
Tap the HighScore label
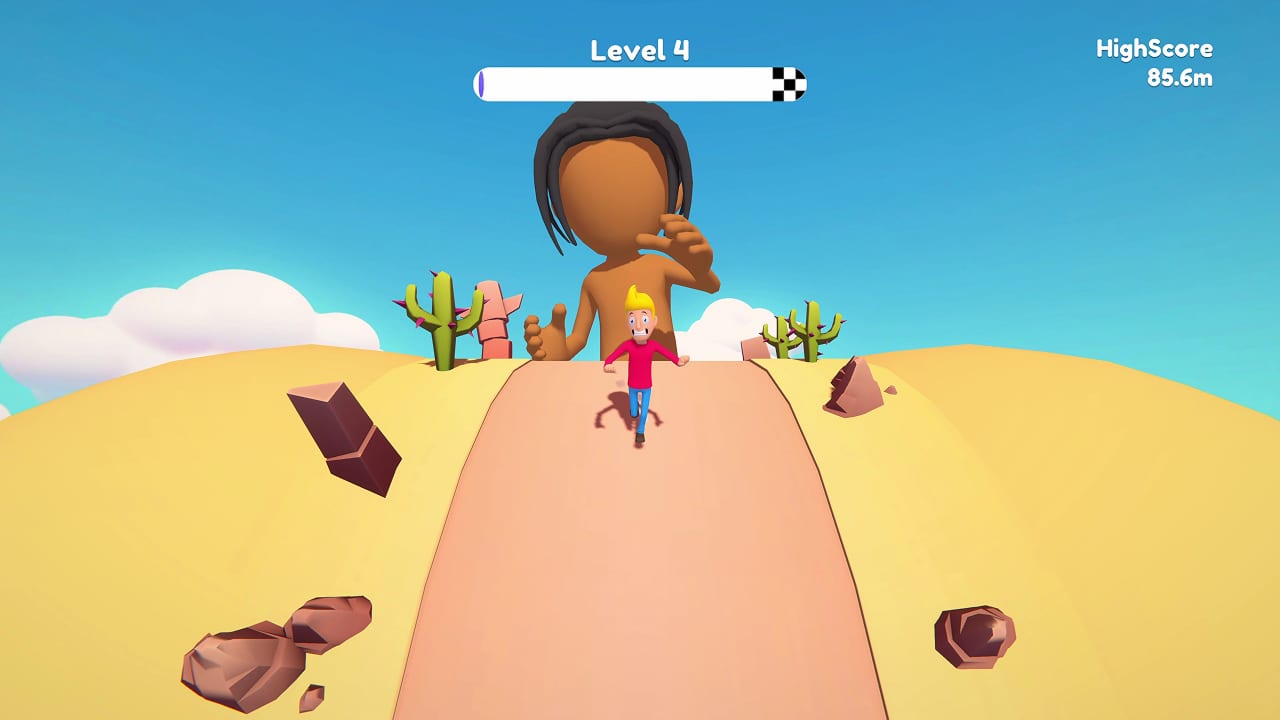pyautogui.click(x=1152, y=47)
